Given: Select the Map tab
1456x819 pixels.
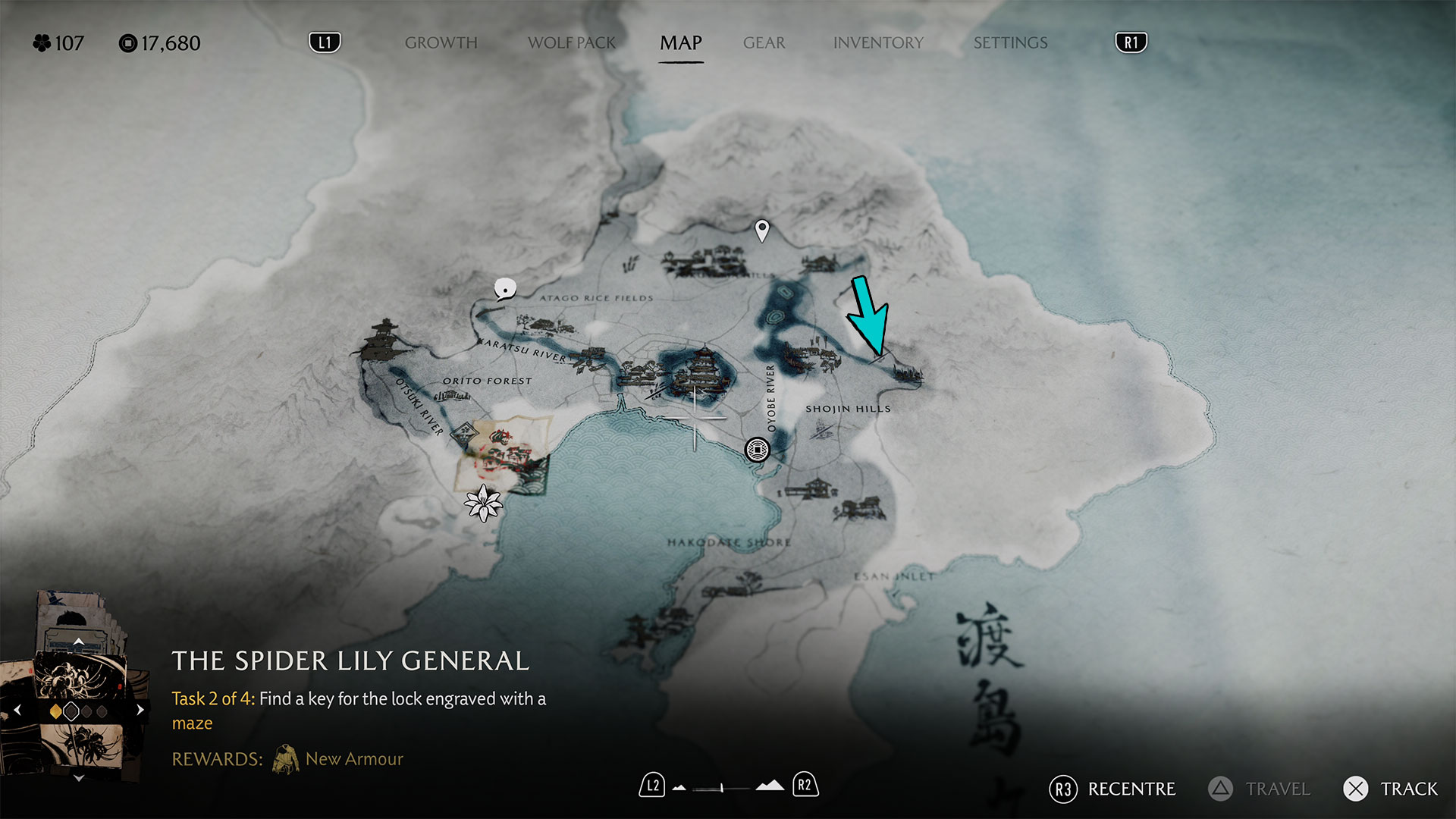Looking at the screenshot, I should pyautogui.click(x=680, y=43).
